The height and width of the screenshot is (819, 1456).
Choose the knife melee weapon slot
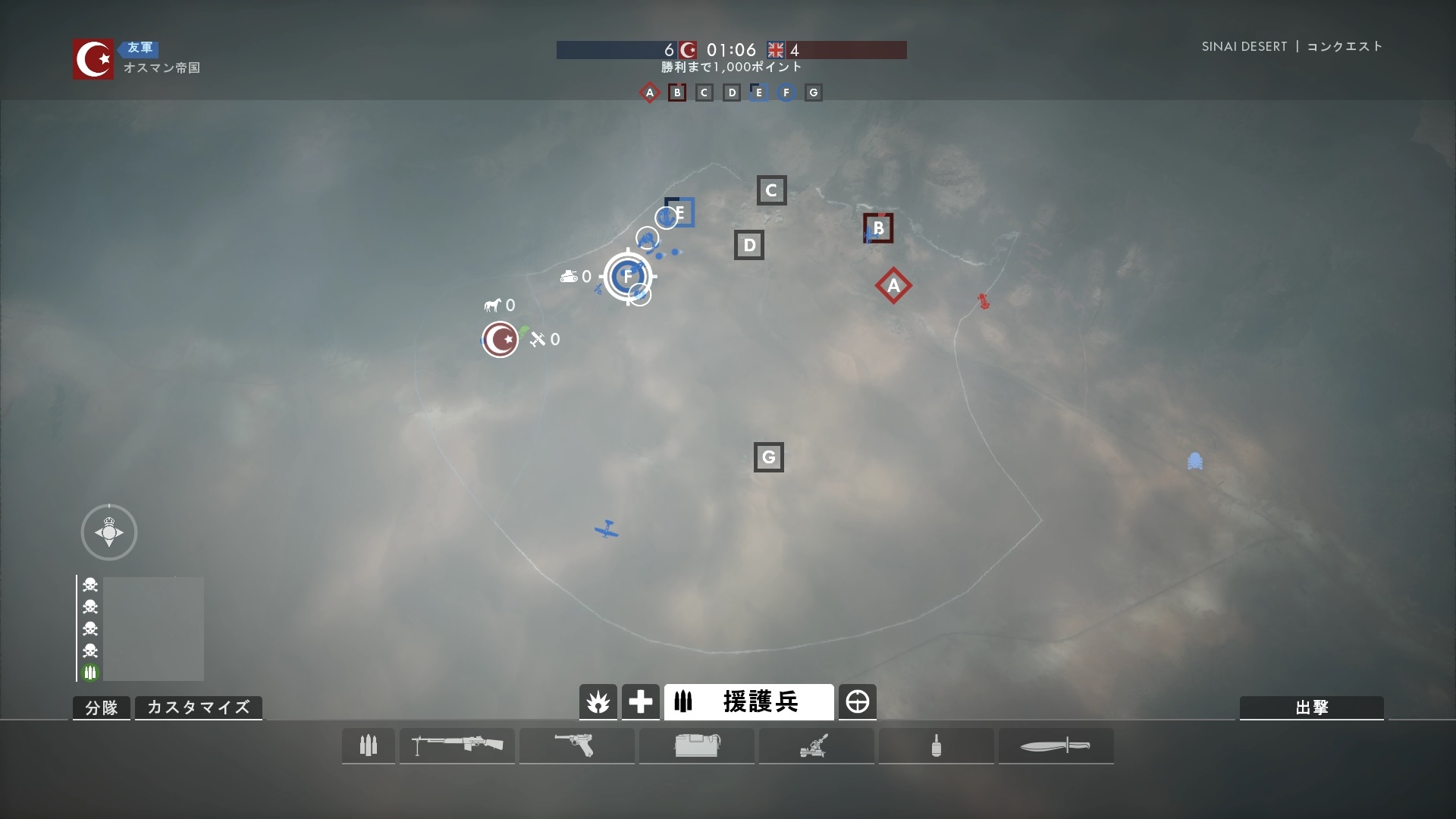coord(1056,745)
